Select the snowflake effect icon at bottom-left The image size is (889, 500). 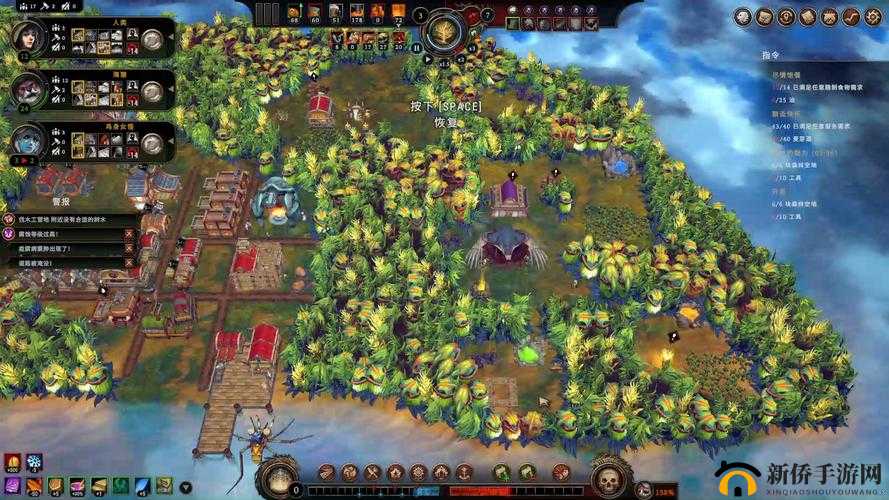(x=34, y=462)
